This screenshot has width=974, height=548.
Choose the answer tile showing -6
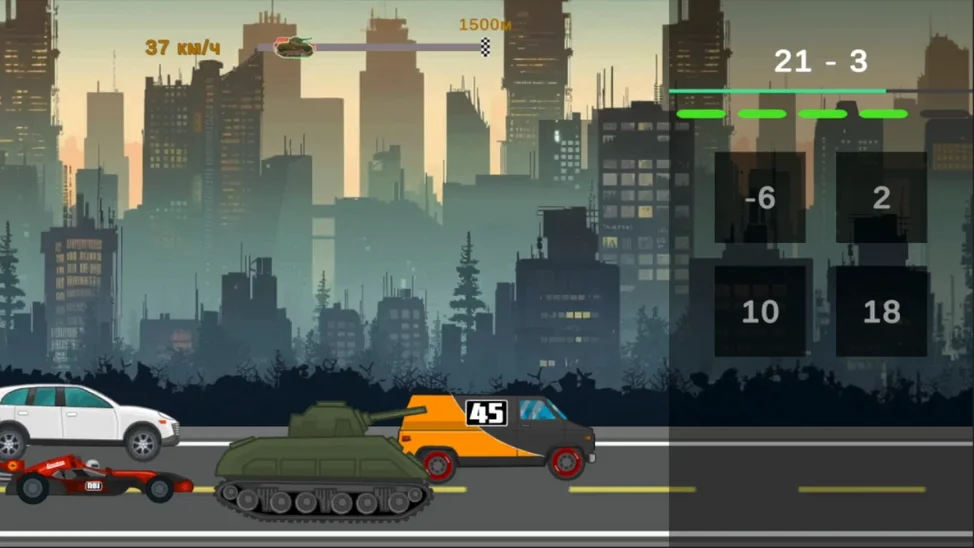760,198
